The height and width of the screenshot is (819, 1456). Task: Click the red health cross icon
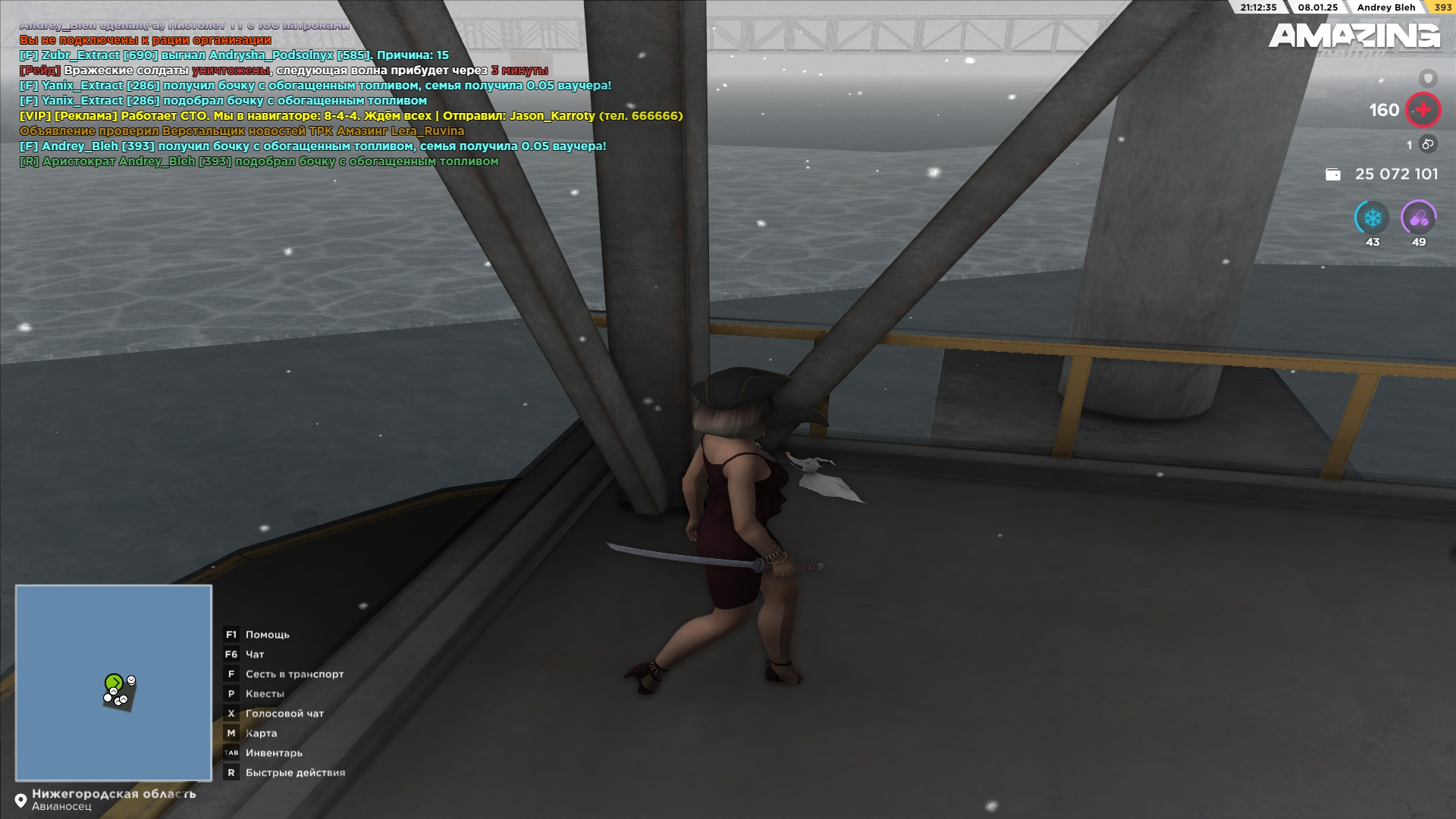[1423, 110]
